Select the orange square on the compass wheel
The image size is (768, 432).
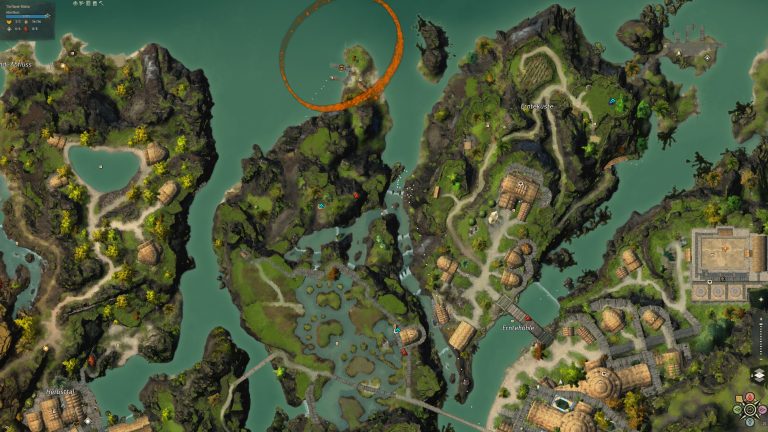[739, 399]
